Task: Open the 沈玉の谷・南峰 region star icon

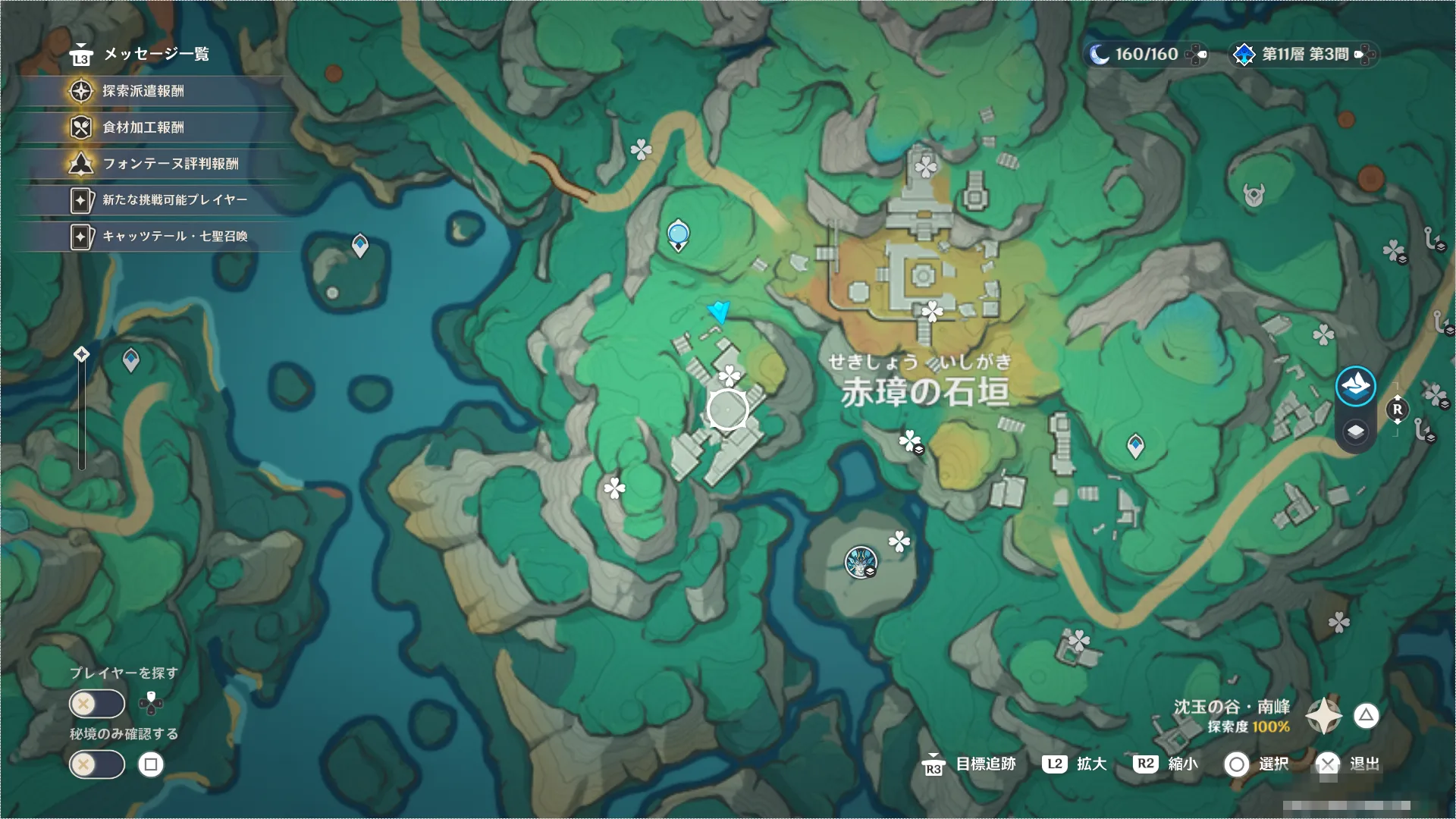Action: [1323, 716]
